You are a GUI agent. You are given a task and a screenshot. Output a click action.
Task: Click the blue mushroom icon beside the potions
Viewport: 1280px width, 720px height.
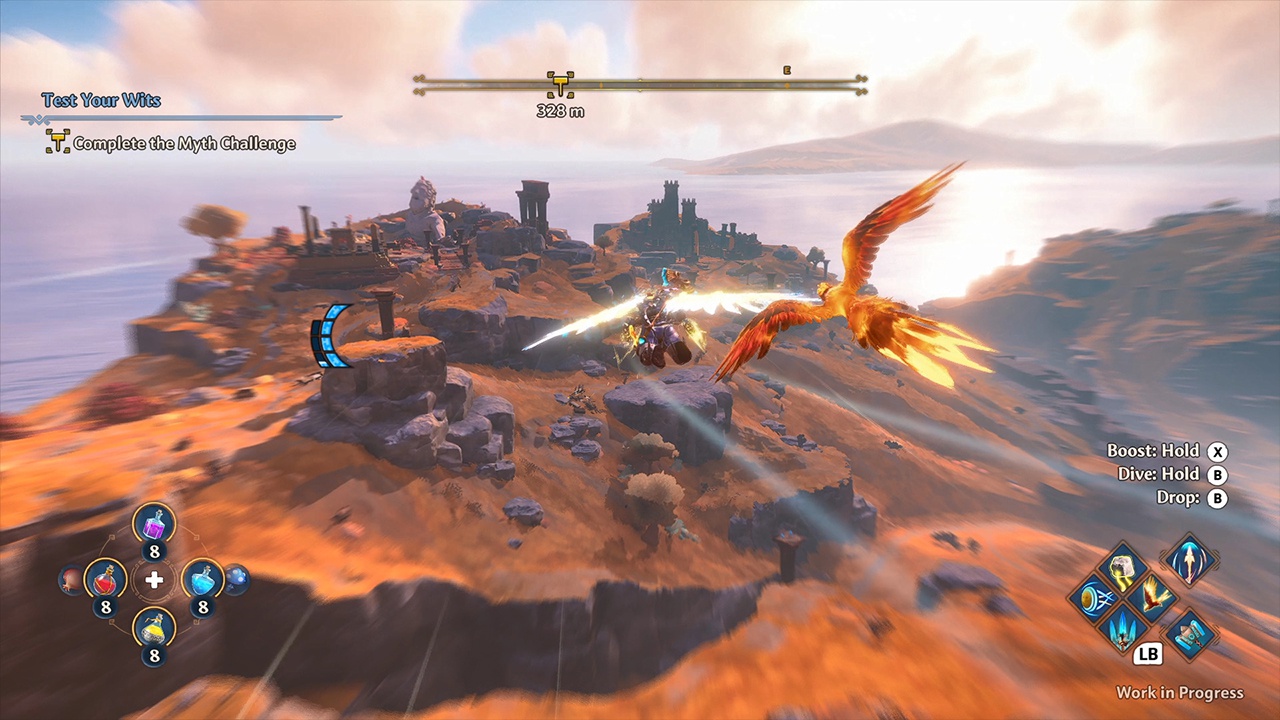click(x=236, y=579)
